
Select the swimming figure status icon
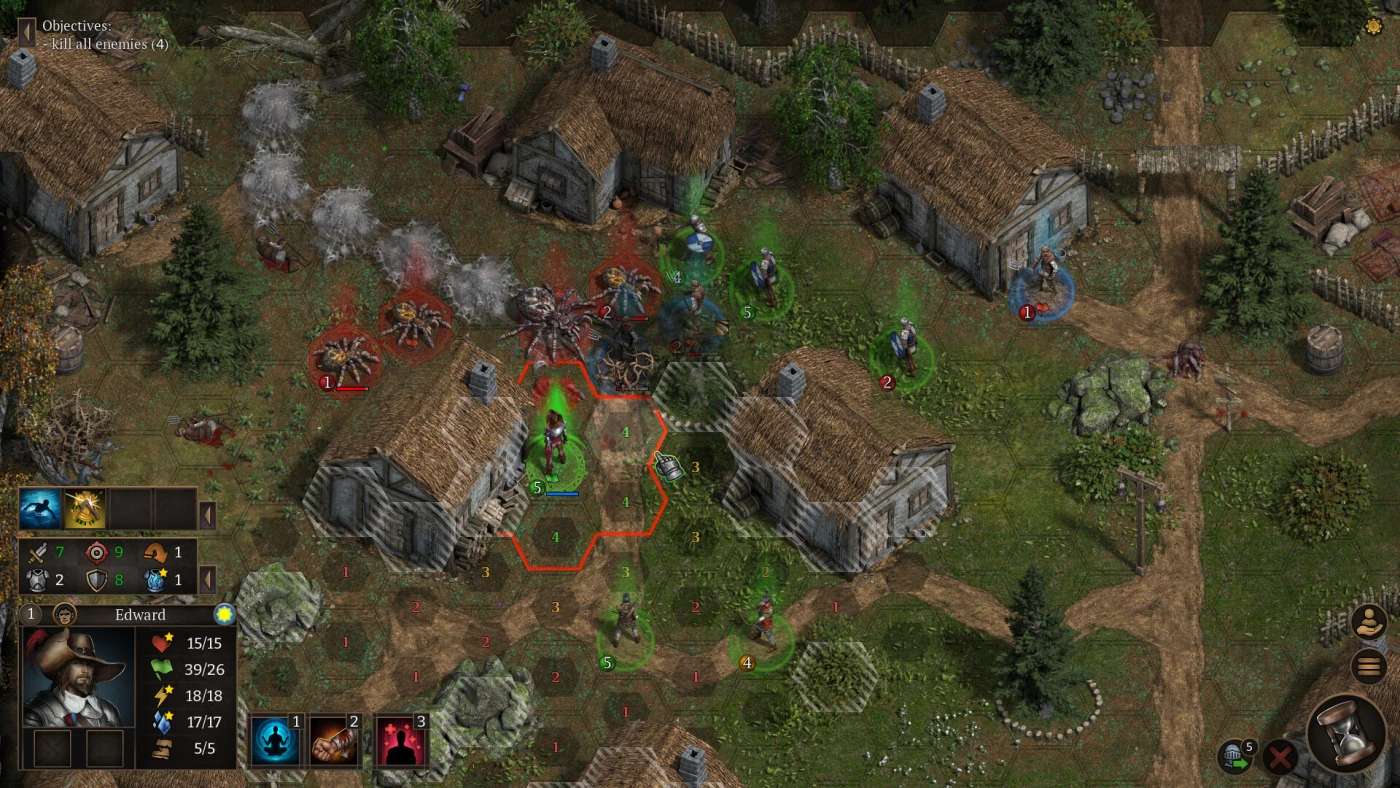pyautogui.click(x=41, y=509)
